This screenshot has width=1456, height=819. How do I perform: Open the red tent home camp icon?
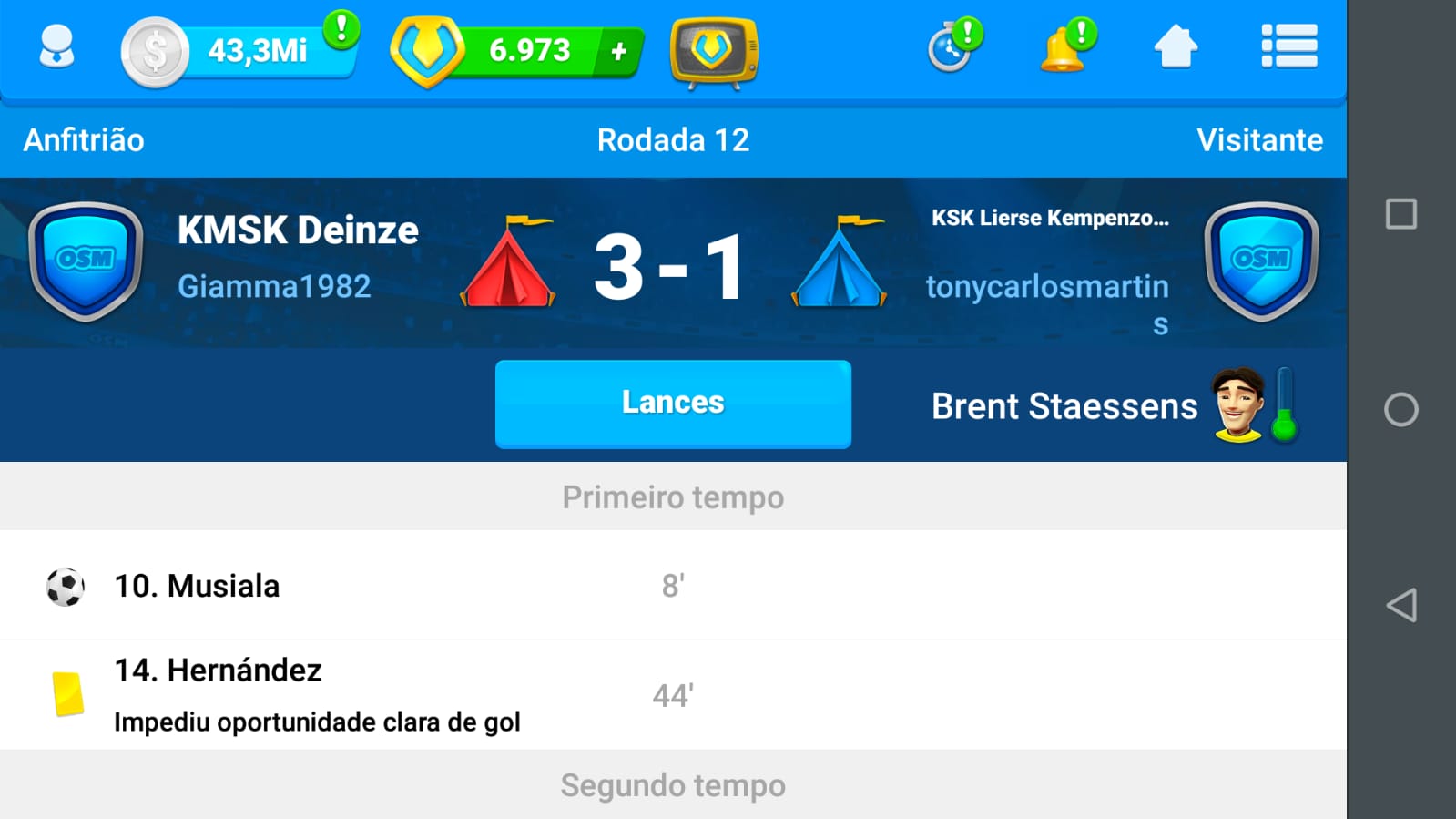point(508,263)
